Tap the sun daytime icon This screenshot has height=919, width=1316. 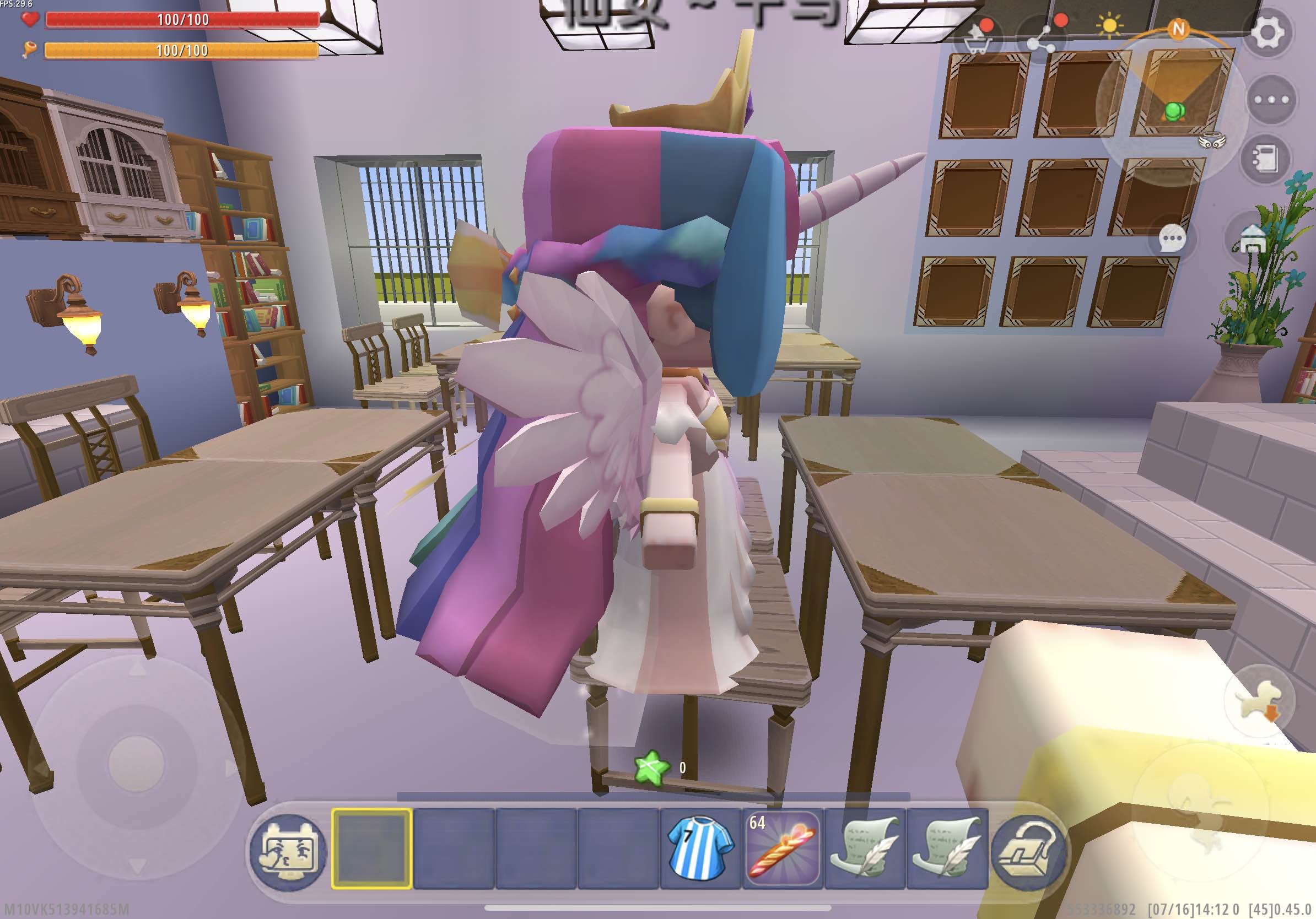1110,26
